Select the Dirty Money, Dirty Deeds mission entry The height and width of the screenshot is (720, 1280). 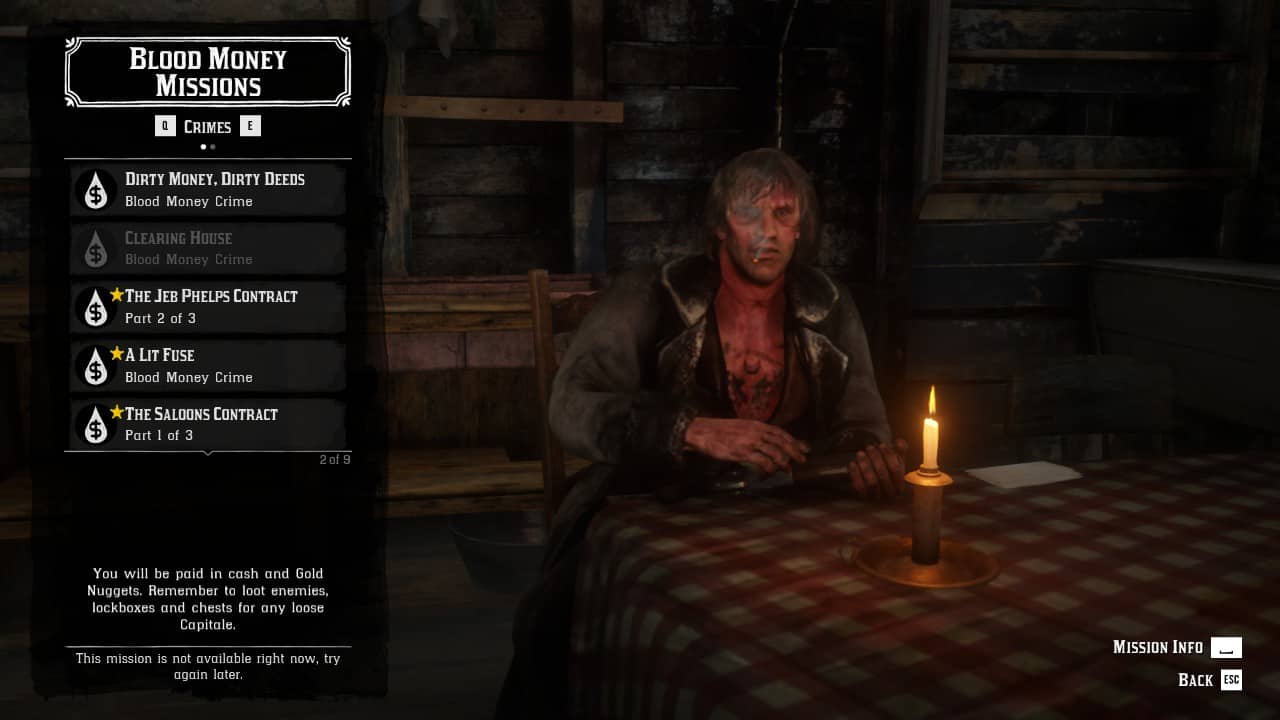click(207, 189)
